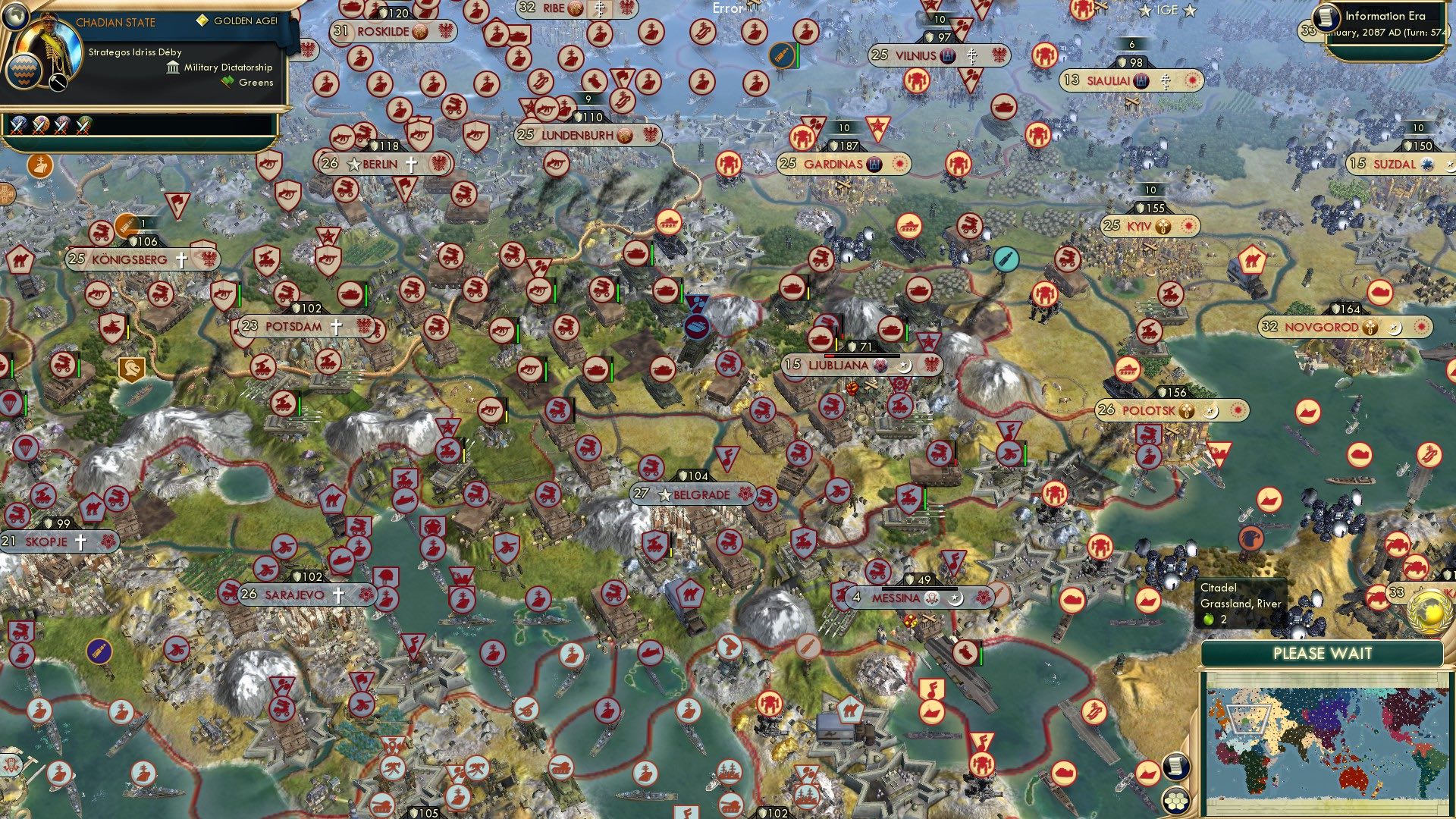Toggle strategic view with the globe above the portrait

15,14
